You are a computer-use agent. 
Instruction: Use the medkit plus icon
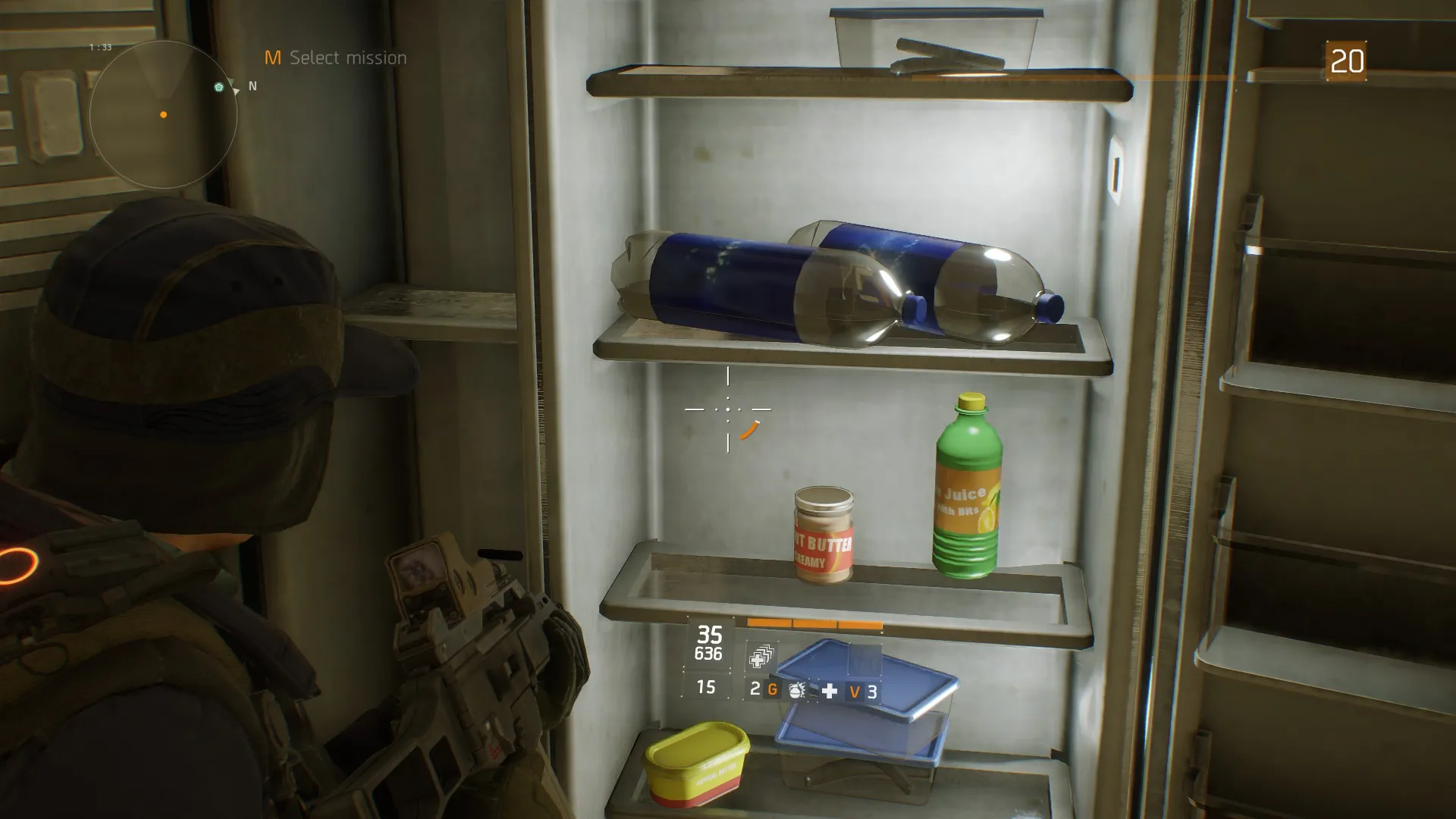pos(830,690)
